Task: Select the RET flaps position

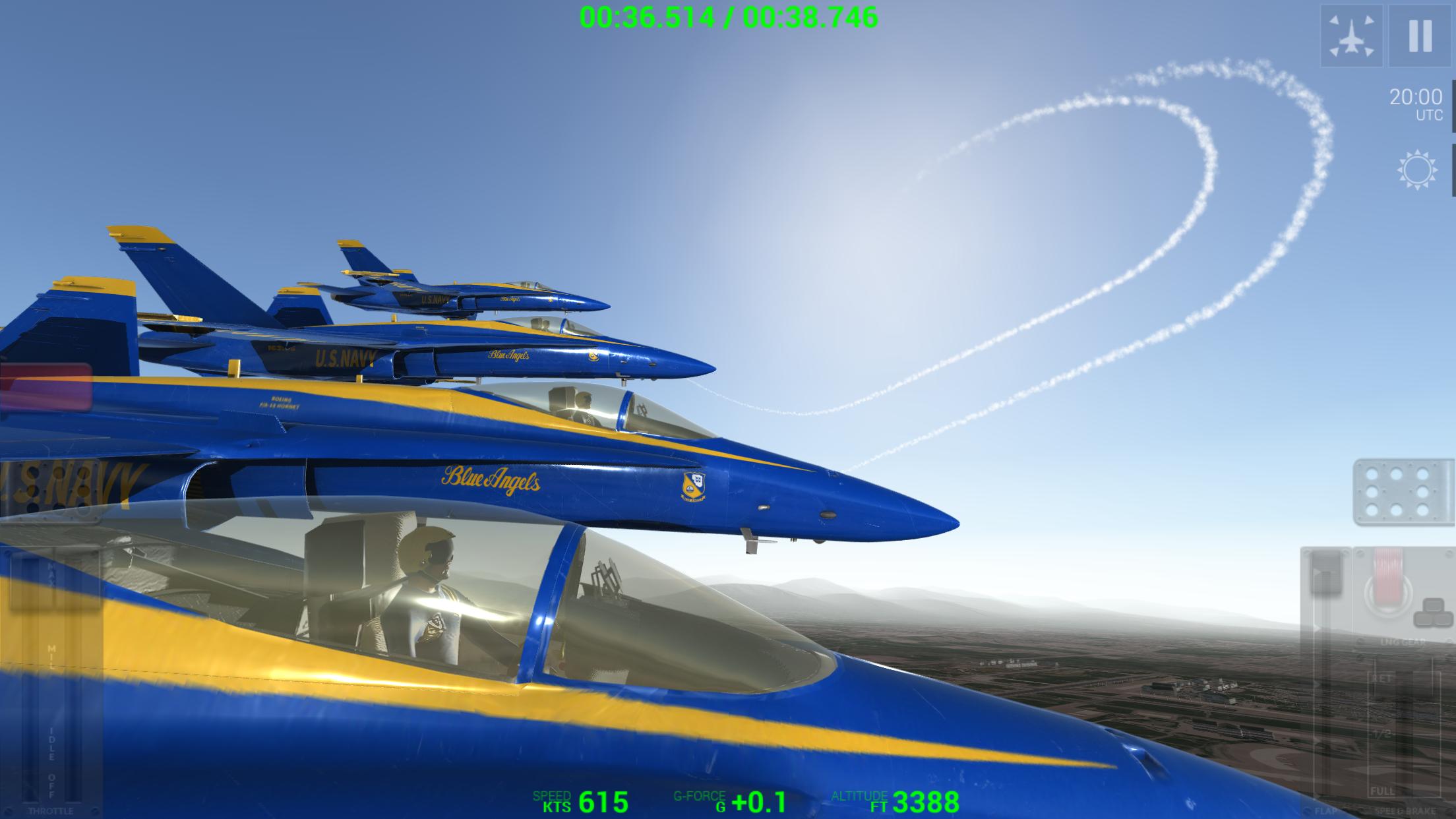Action: point(1383,678)
